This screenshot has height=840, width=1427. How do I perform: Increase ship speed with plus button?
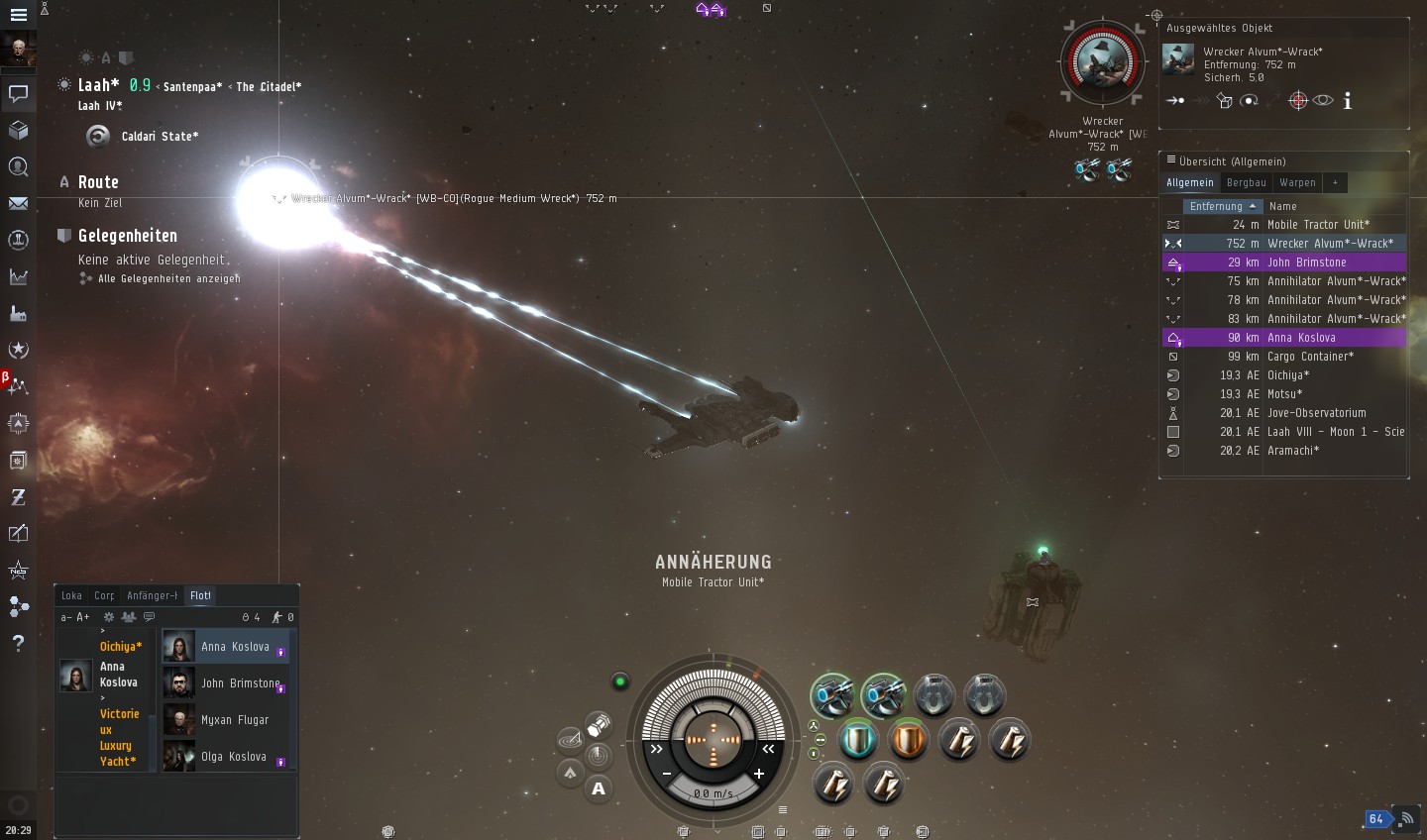[759, 774]
